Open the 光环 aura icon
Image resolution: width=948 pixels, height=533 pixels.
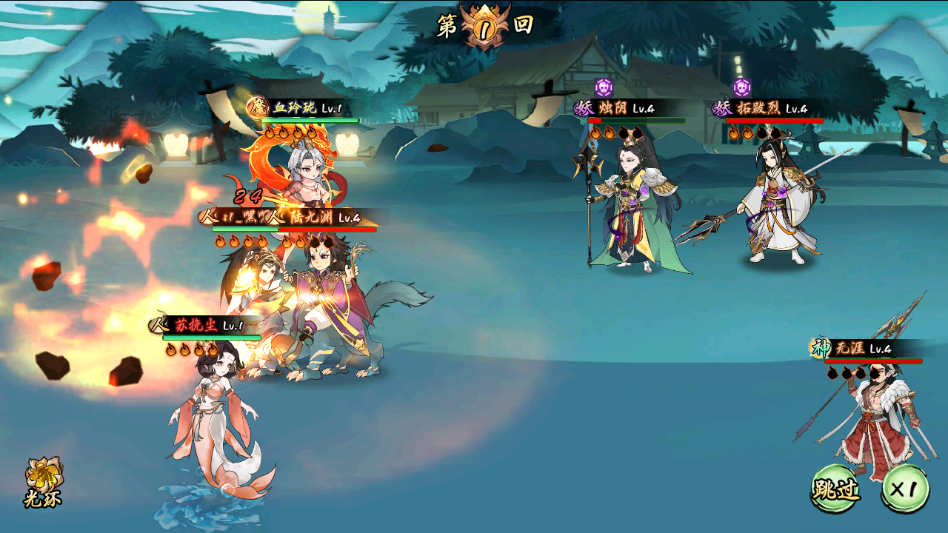click(43, 480)
